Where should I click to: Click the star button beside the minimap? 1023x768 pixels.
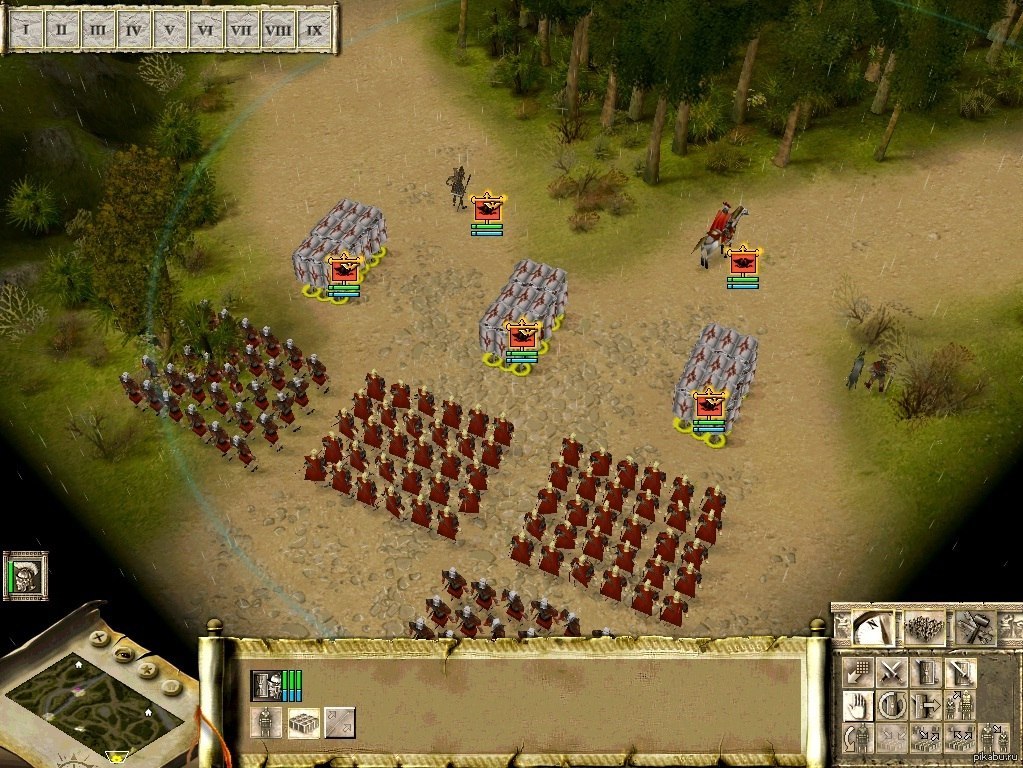pos(147,669)
